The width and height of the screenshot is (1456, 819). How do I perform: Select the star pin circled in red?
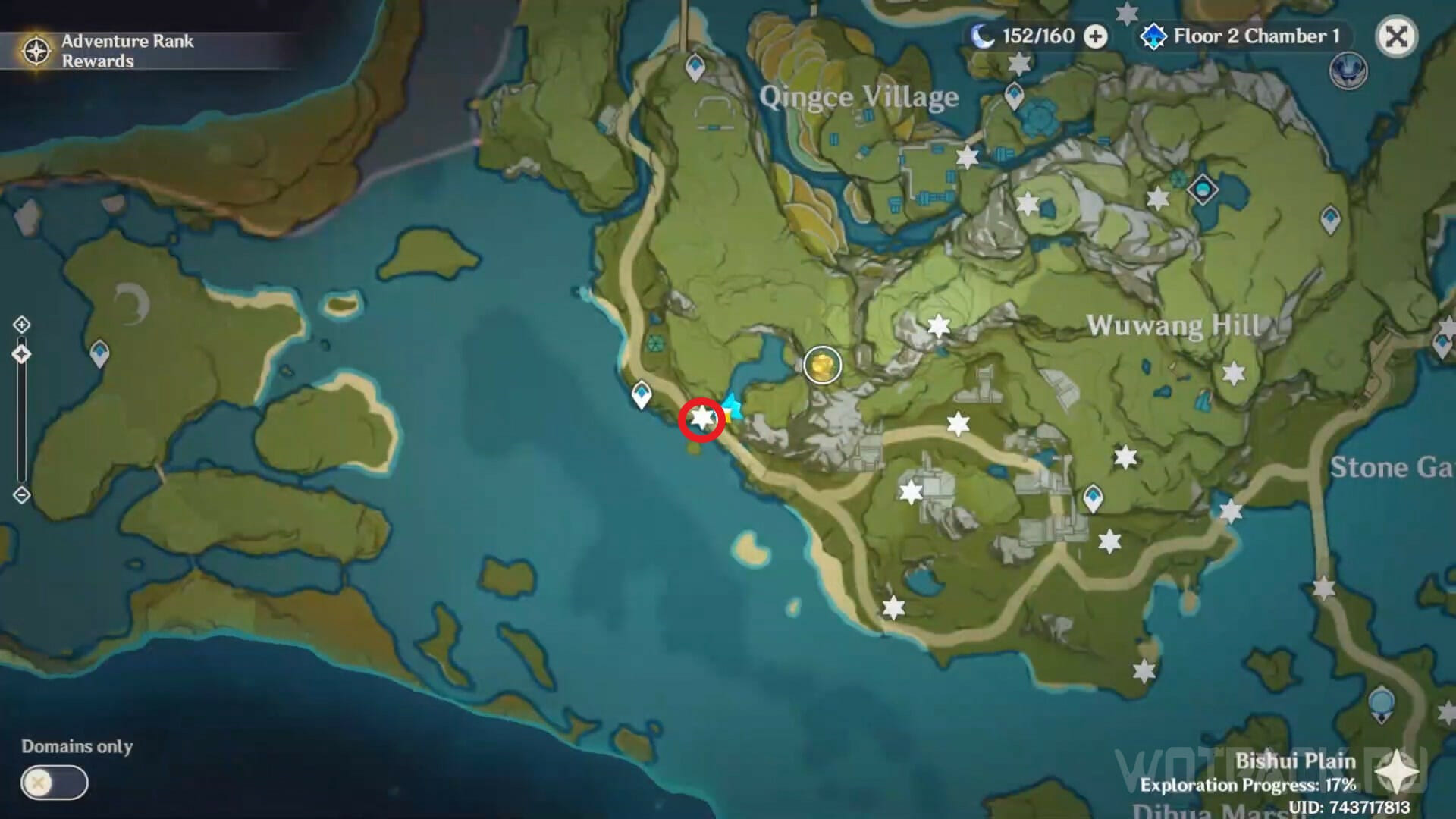coord(702,418)
